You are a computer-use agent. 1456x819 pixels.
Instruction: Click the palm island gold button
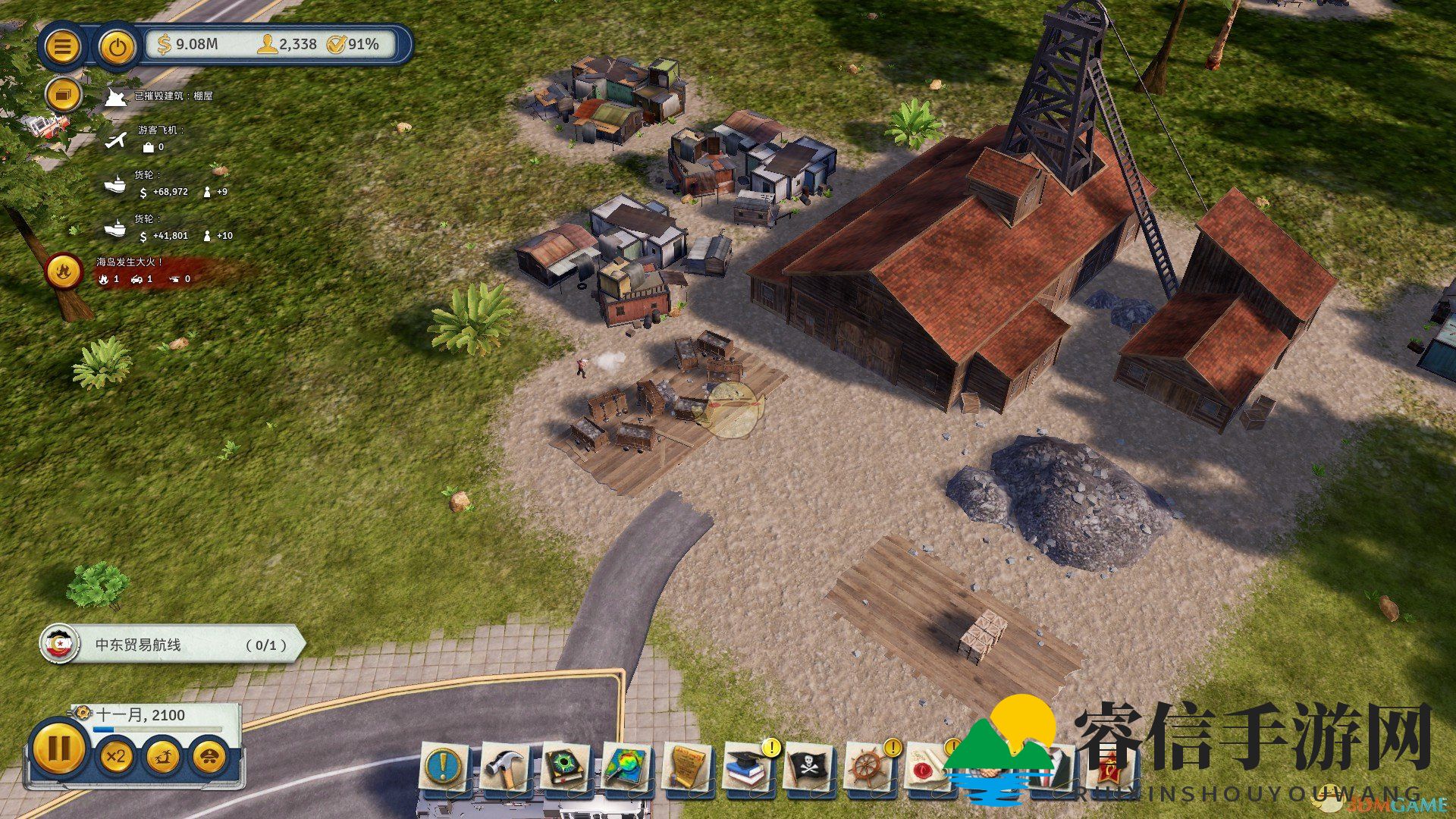[x=163, y=756]
